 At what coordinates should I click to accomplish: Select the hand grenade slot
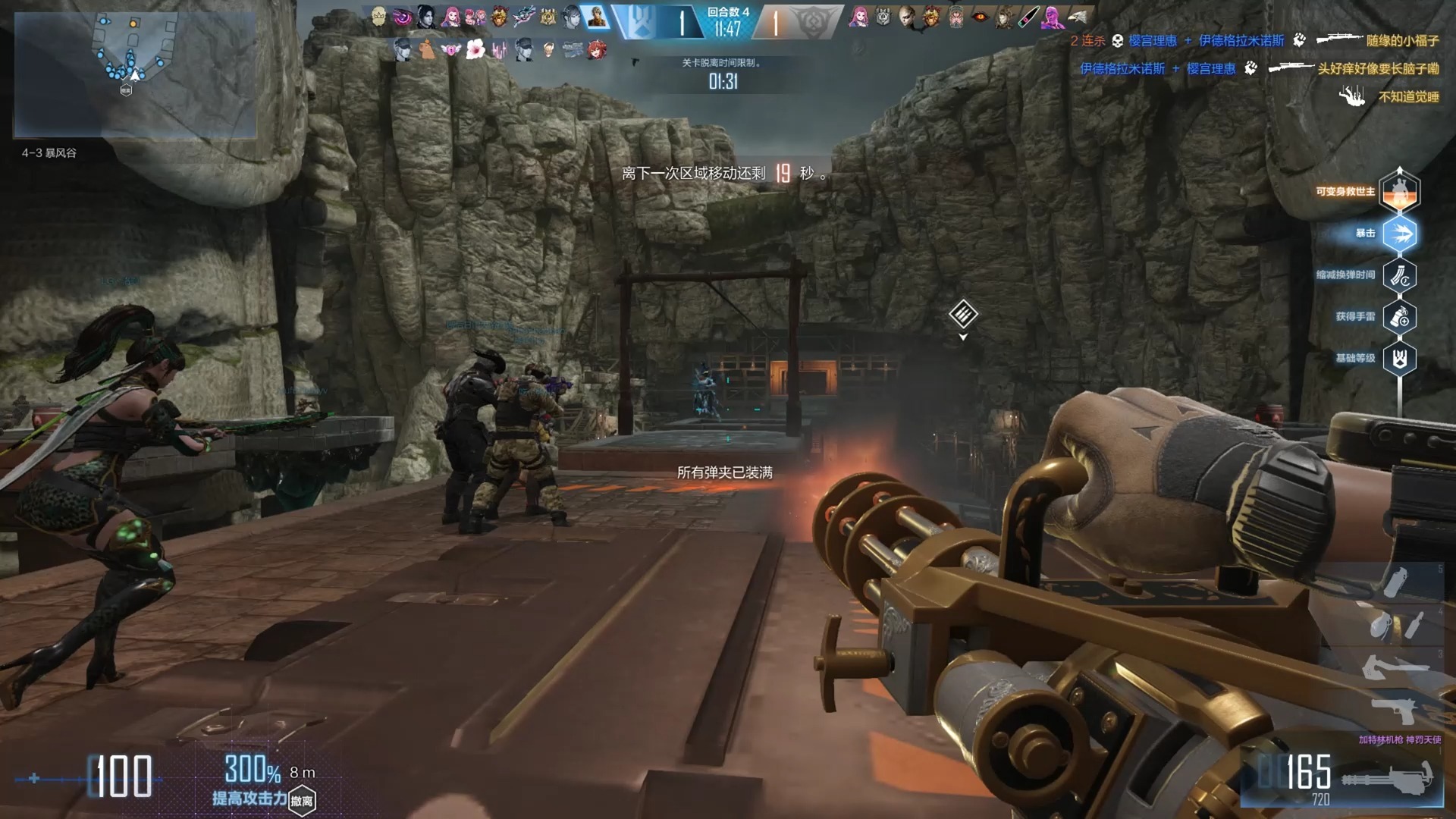click(x=1382, y=626)
